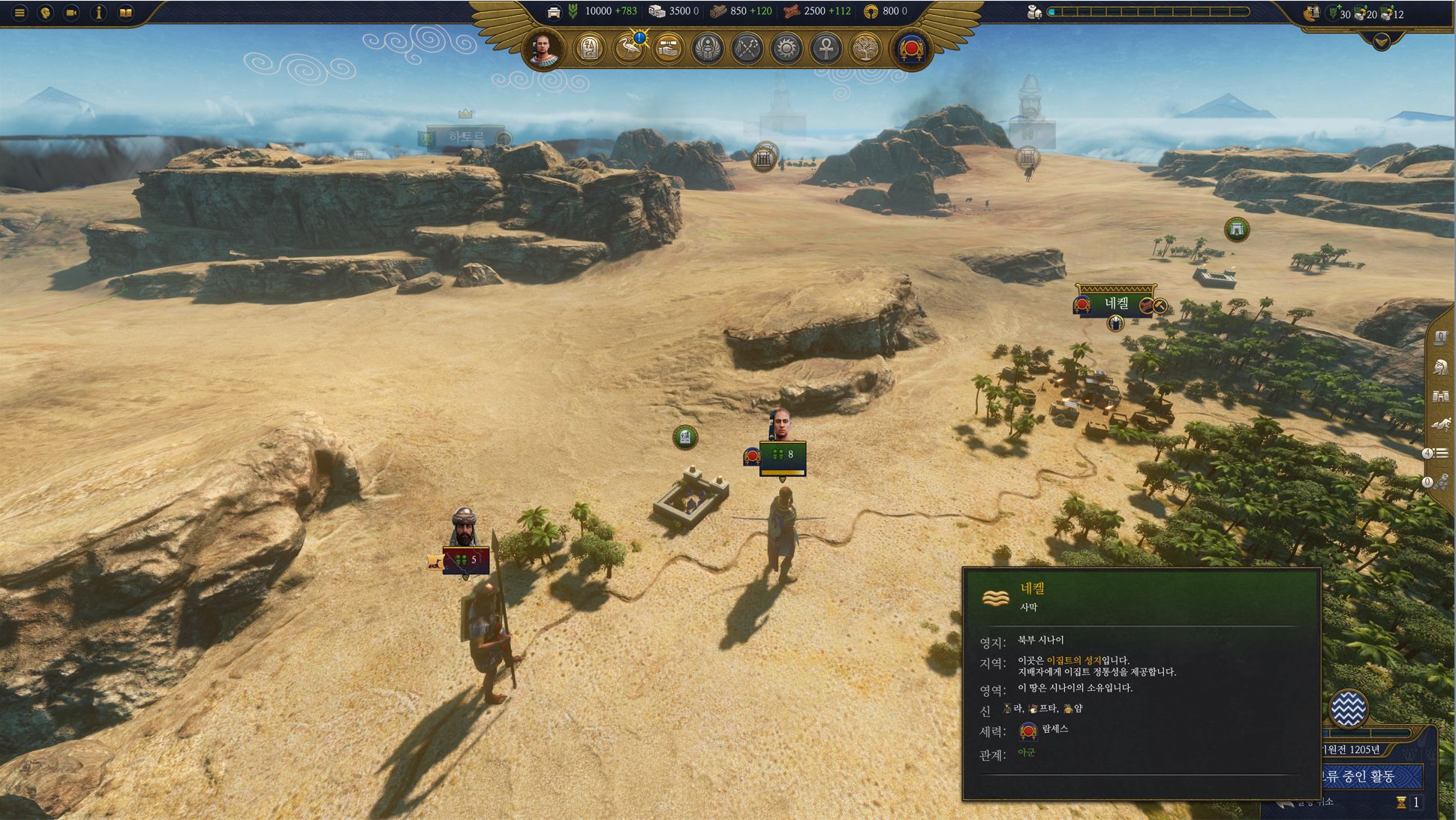Select the faction leader portrait
Viewport: 1456px width, 820px height.
point(544,50)
